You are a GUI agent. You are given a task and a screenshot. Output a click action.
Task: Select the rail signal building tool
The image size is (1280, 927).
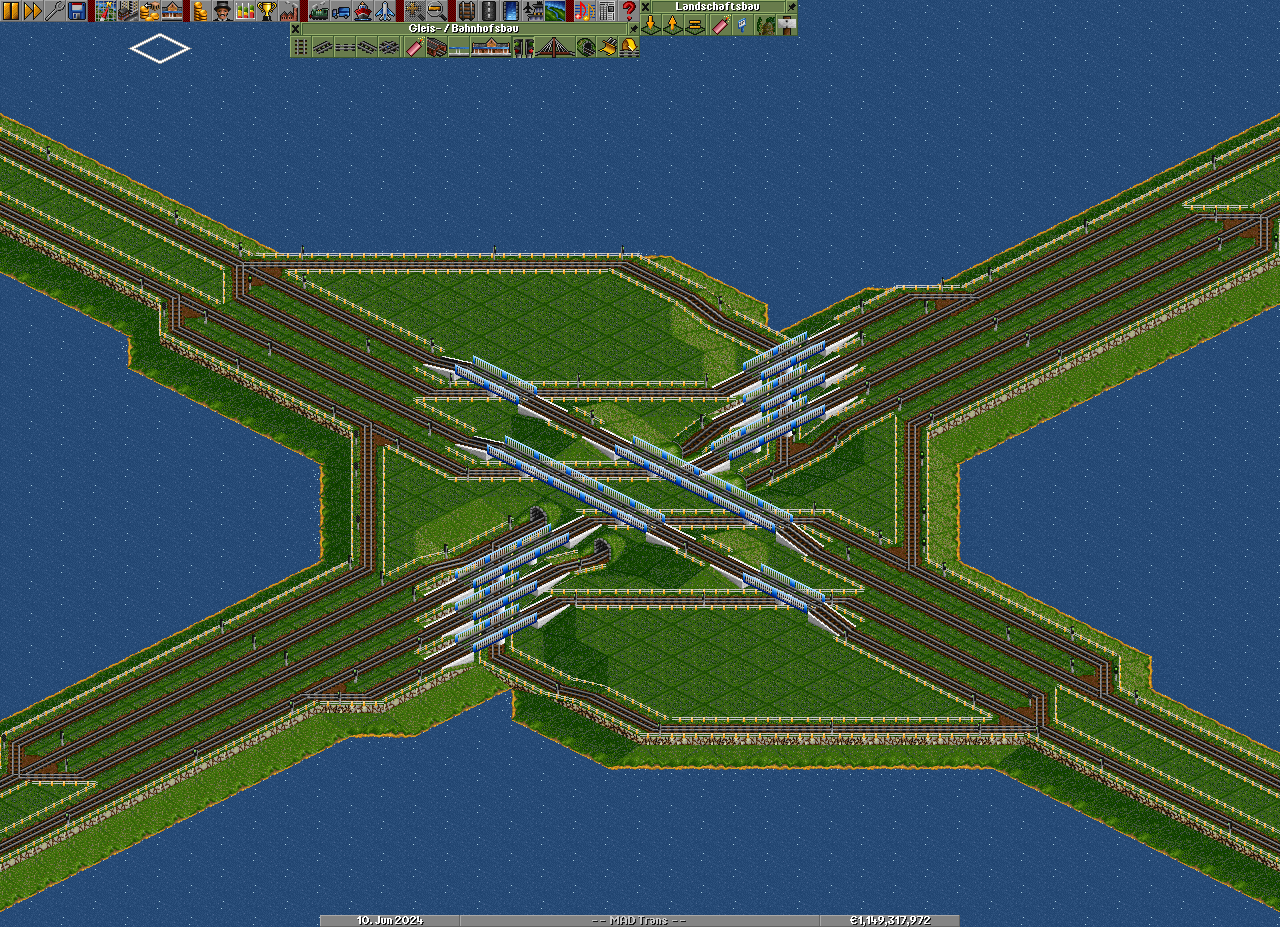(524, 47)
